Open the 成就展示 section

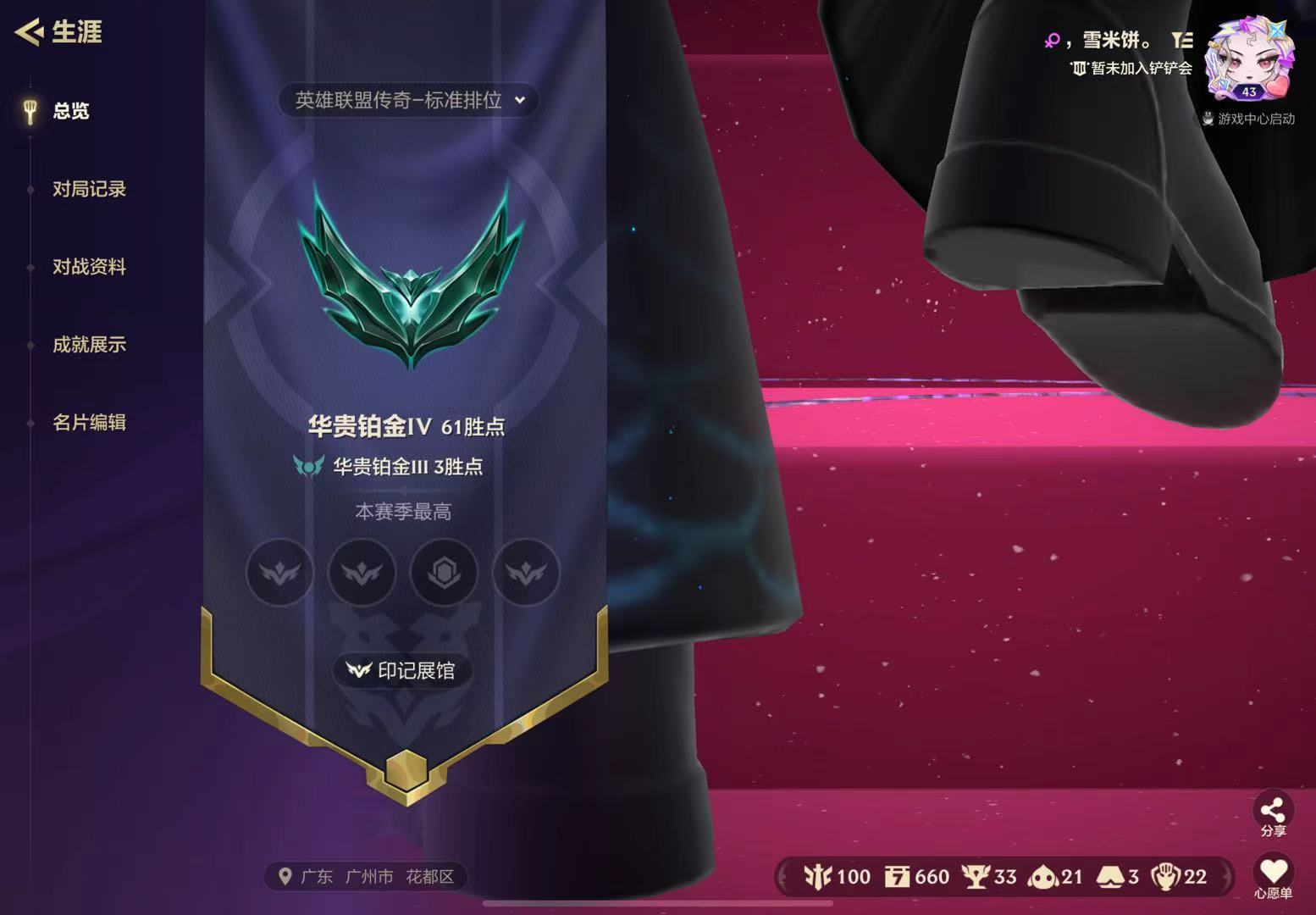coord(87,345)
